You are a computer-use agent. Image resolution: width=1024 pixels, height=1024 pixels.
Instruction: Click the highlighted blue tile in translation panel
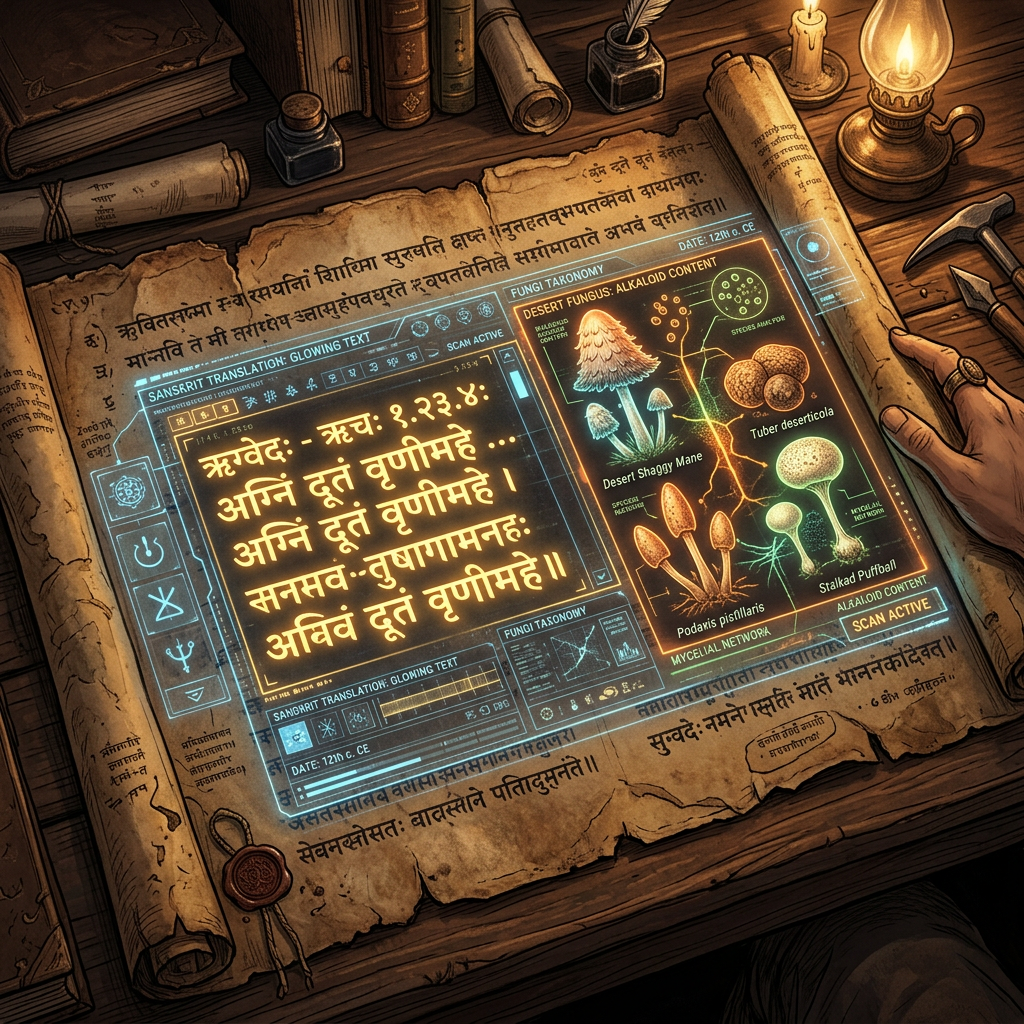pyautogui.click(x=294, y=738)
